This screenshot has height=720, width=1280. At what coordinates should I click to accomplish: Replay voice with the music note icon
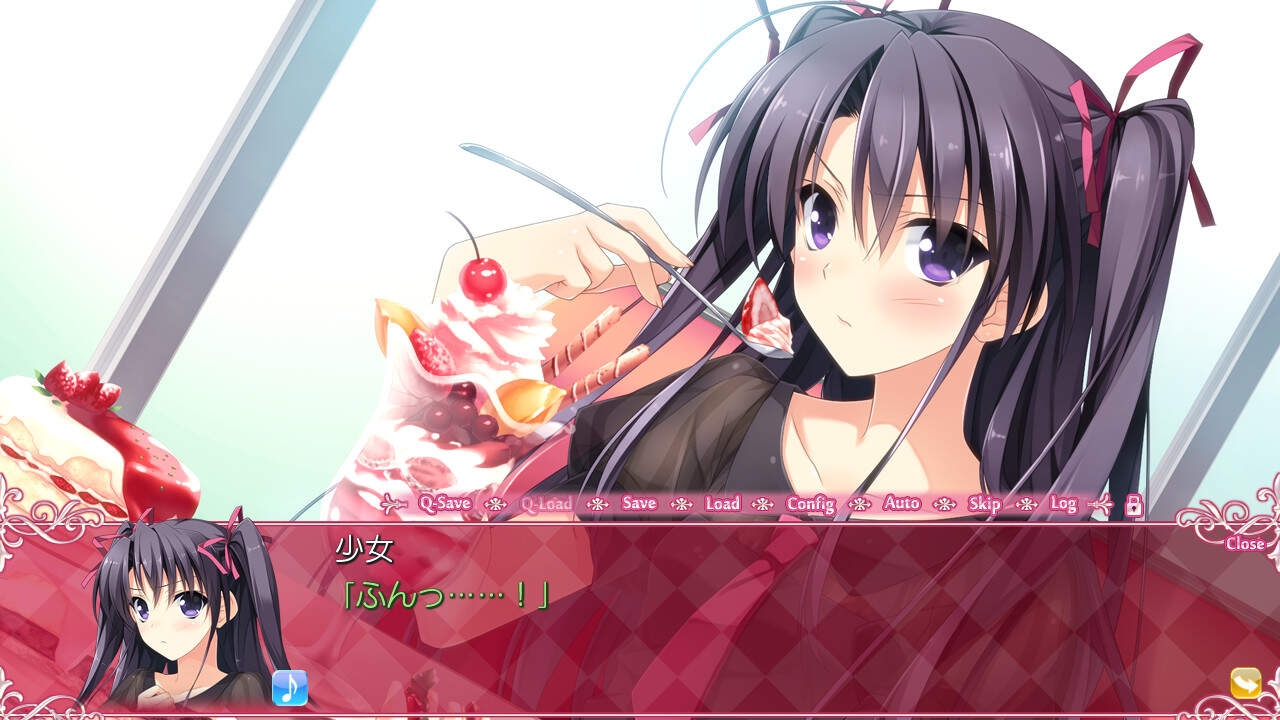point(290,687)
